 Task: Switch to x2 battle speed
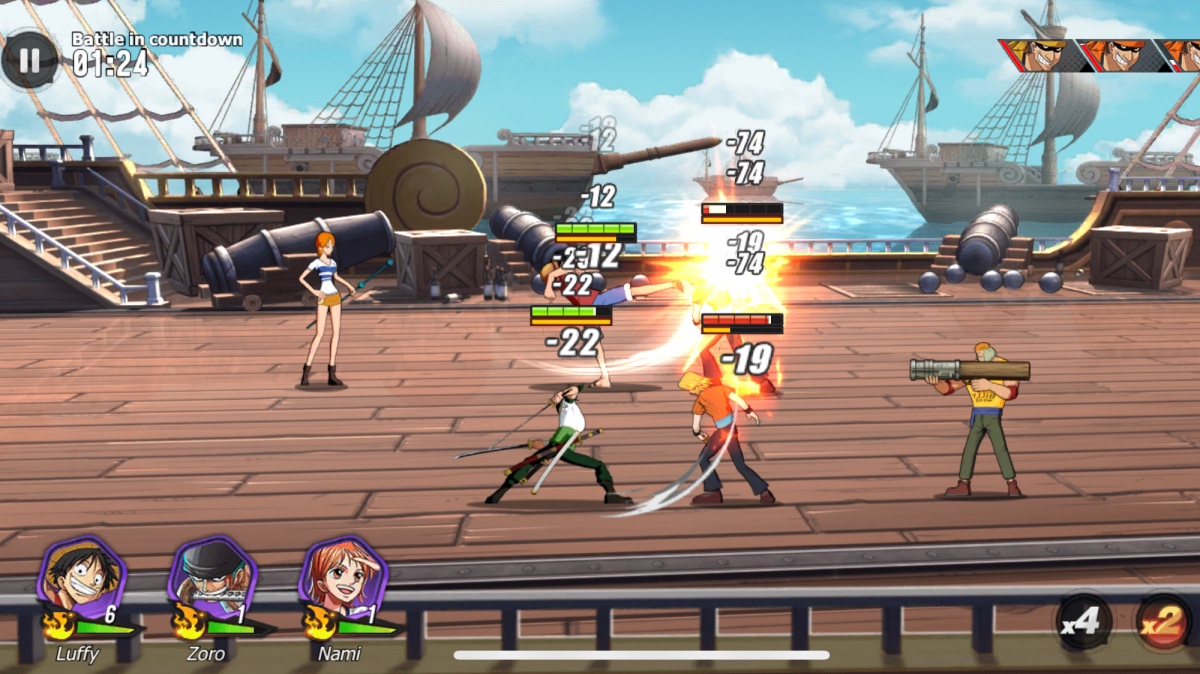click(x=1164, y=622)
